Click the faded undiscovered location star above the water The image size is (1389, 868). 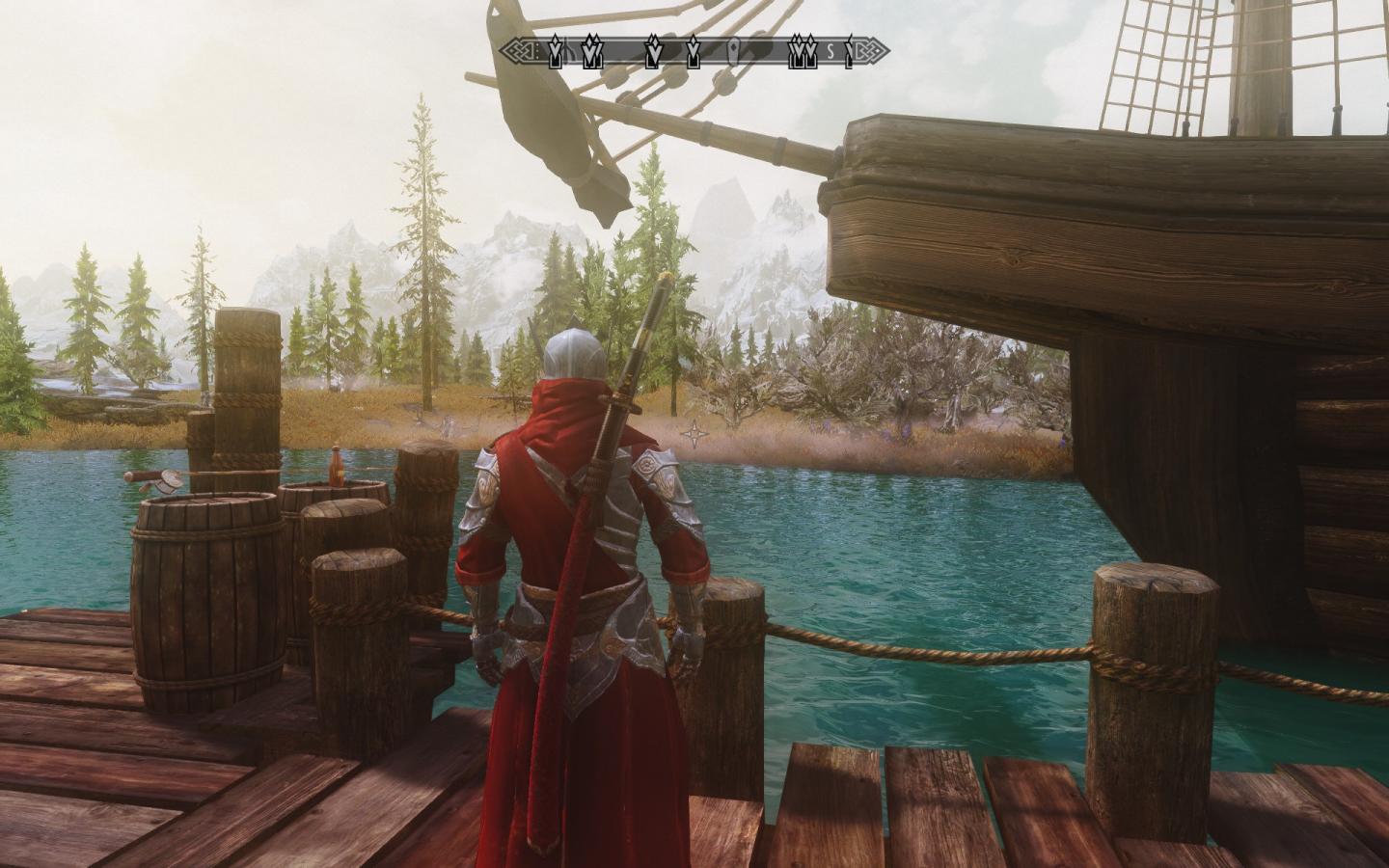[x=694, y=434]
